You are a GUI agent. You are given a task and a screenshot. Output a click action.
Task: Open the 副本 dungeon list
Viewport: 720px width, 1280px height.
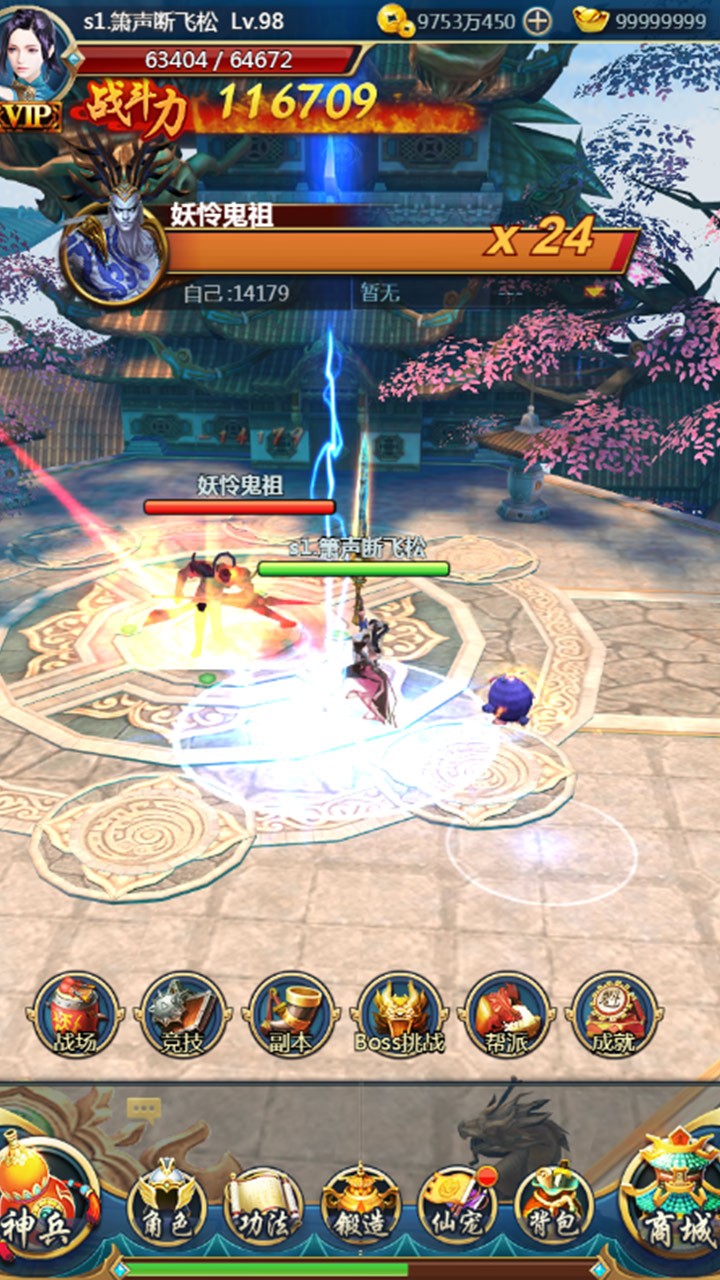(292, 1015)
